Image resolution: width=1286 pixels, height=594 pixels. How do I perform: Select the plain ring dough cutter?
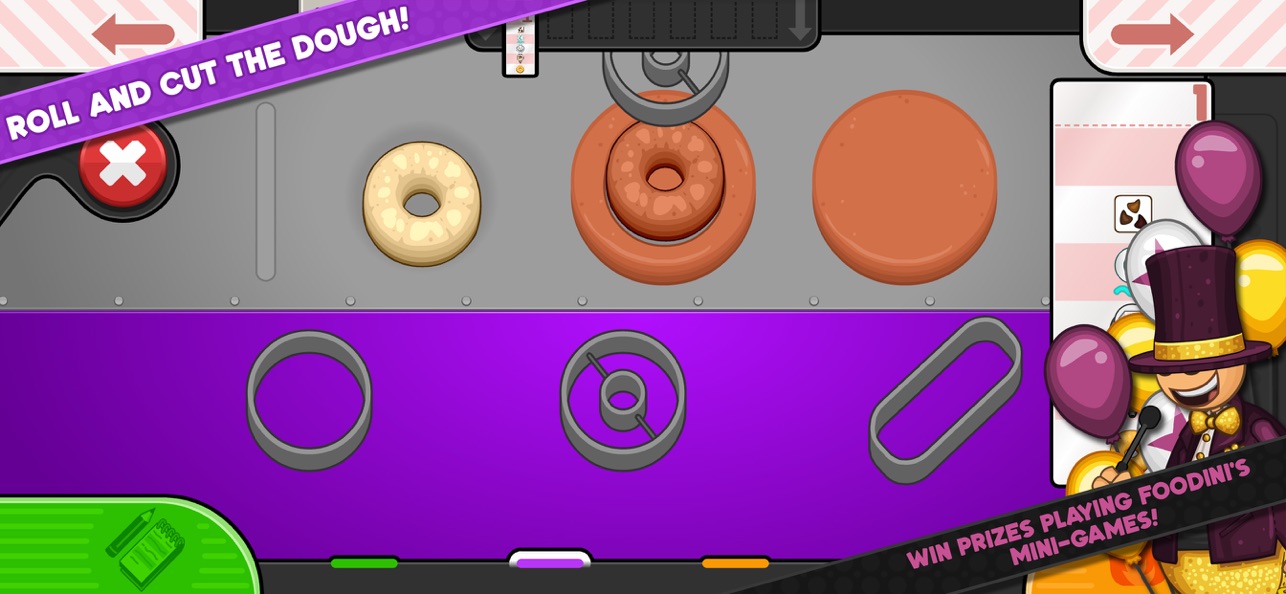pos(309,398)
